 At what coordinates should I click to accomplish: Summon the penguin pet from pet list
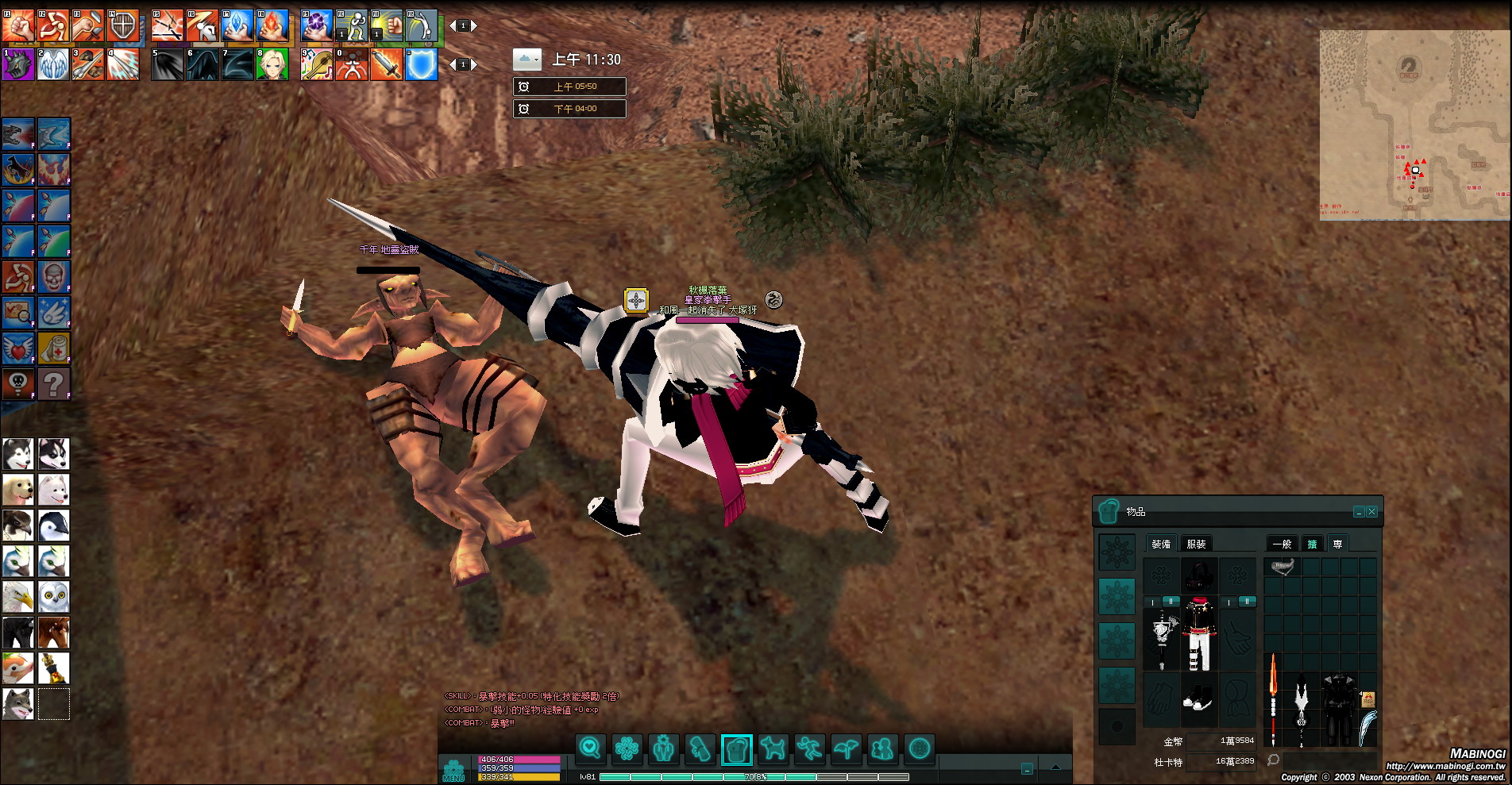pos(53,525)
